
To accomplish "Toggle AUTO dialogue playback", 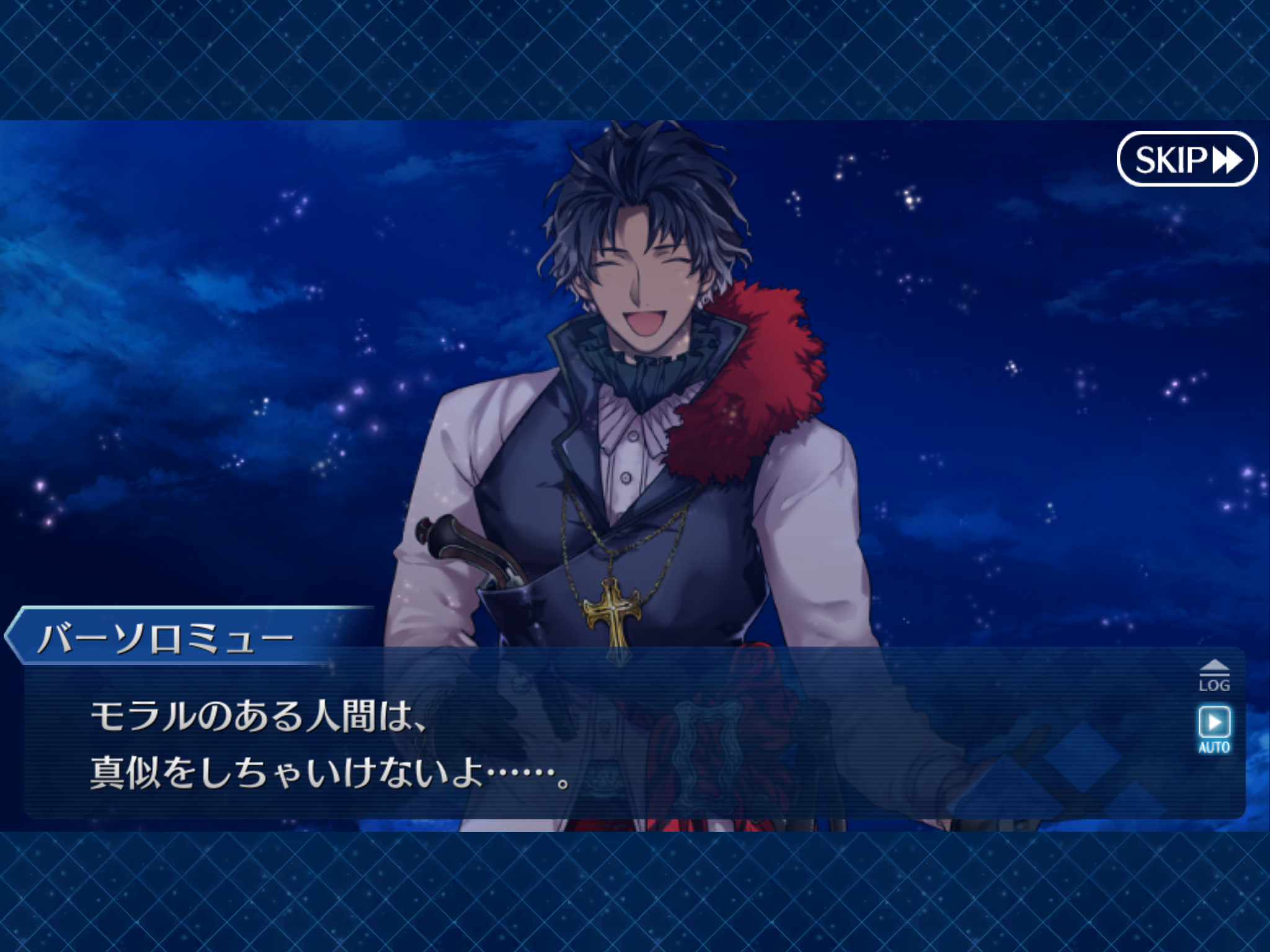I will (x=1214, y=729).
